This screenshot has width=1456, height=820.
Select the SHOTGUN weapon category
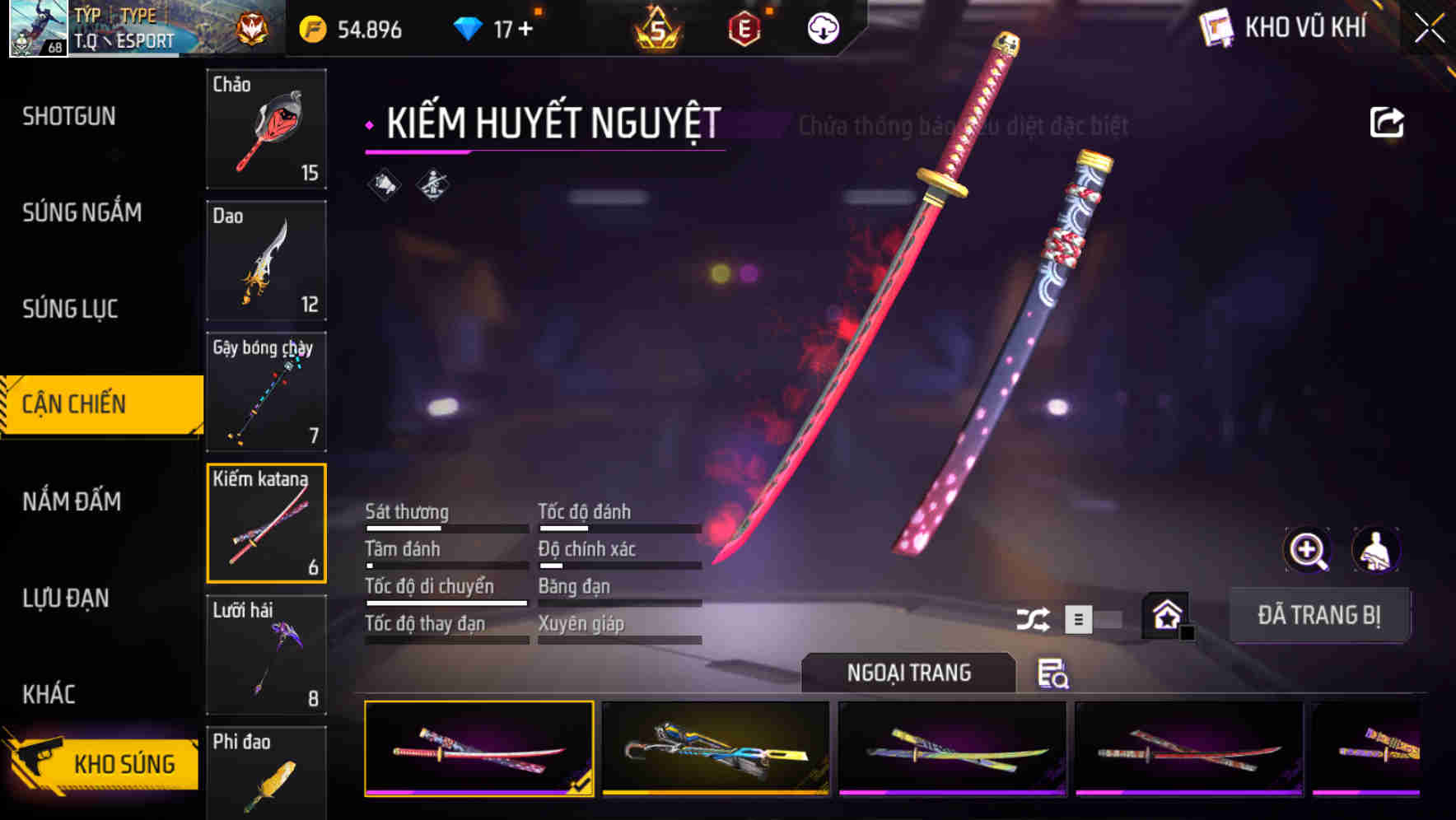tap(70, 116)
